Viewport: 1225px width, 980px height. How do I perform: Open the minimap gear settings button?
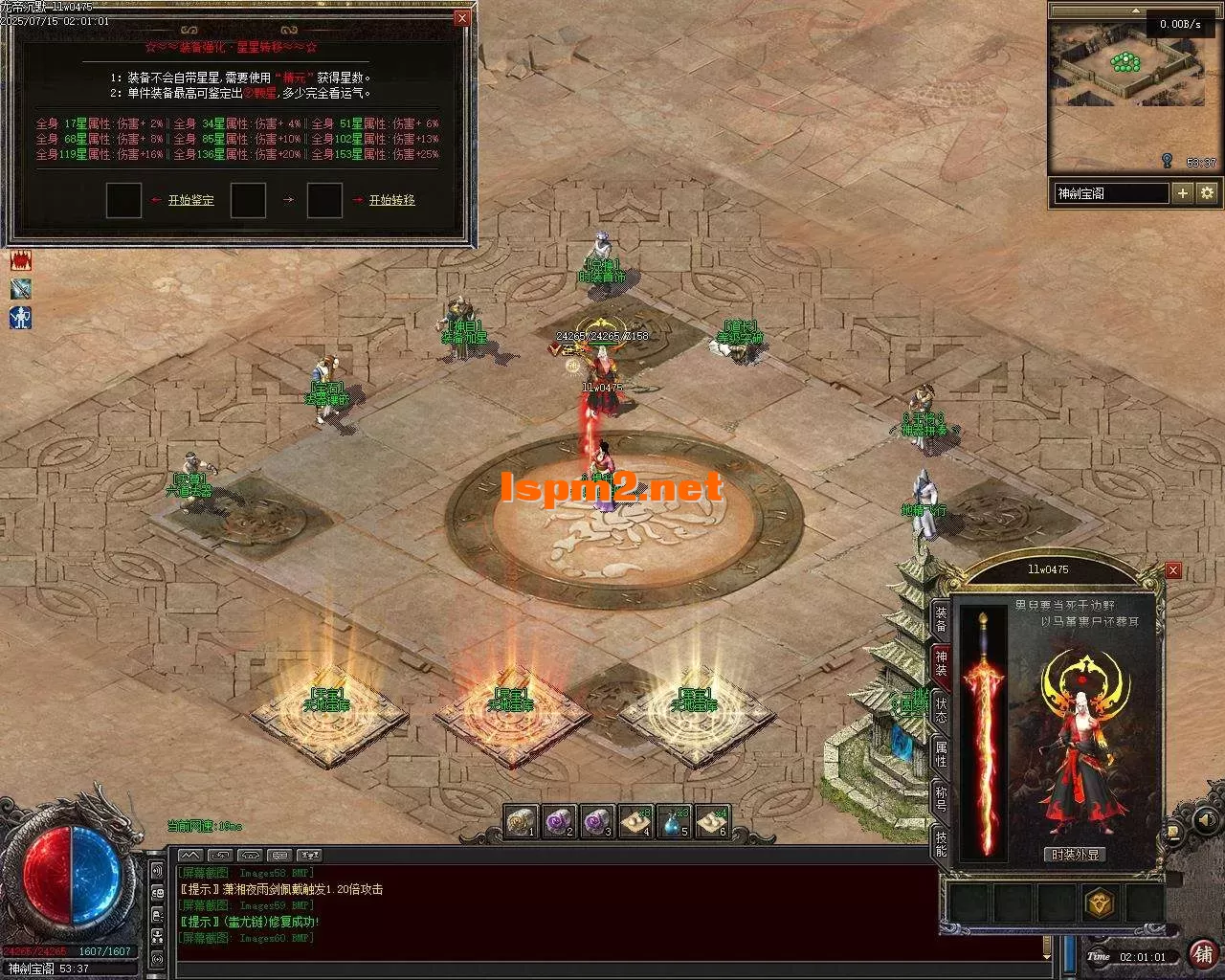coord(1207,193)
